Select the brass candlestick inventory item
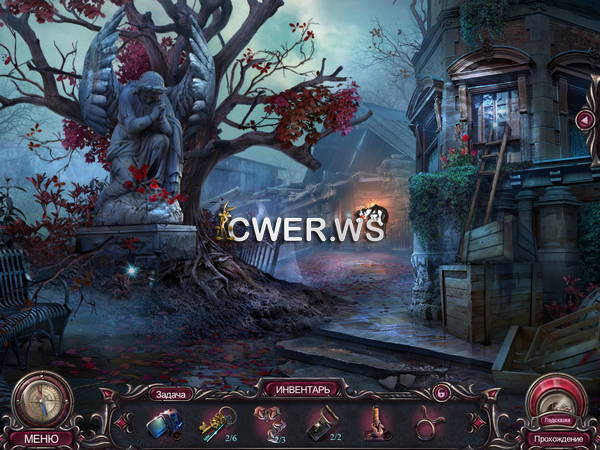This screenshot has height=450, width=600. (376, 424)
